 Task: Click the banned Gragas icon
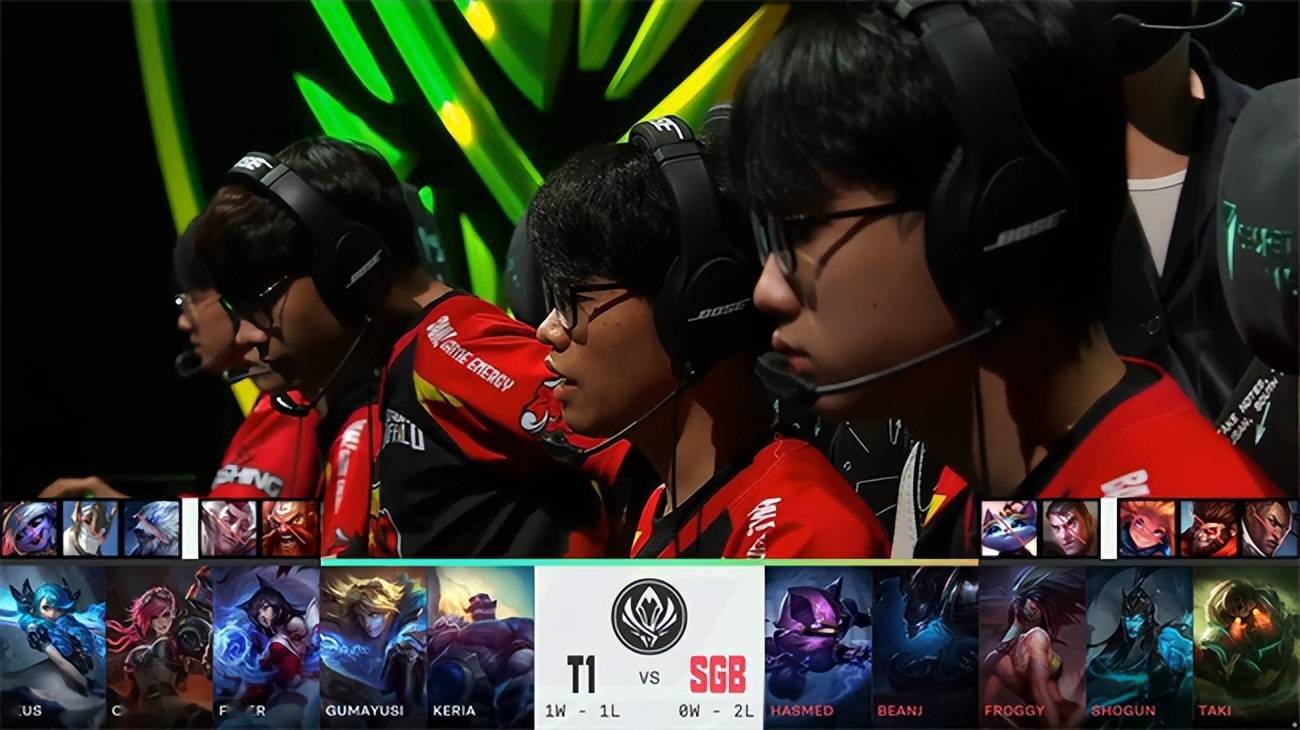click(x=289, y=528)
